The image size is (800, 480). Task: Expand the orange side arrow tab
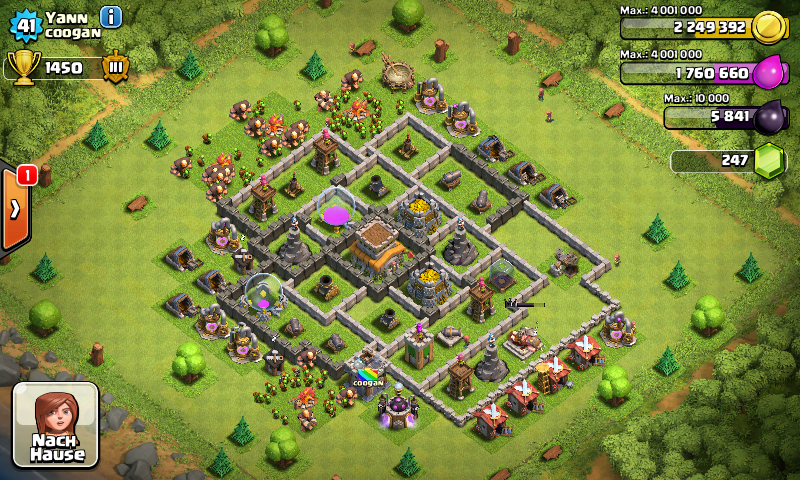[x=15, y=209]
